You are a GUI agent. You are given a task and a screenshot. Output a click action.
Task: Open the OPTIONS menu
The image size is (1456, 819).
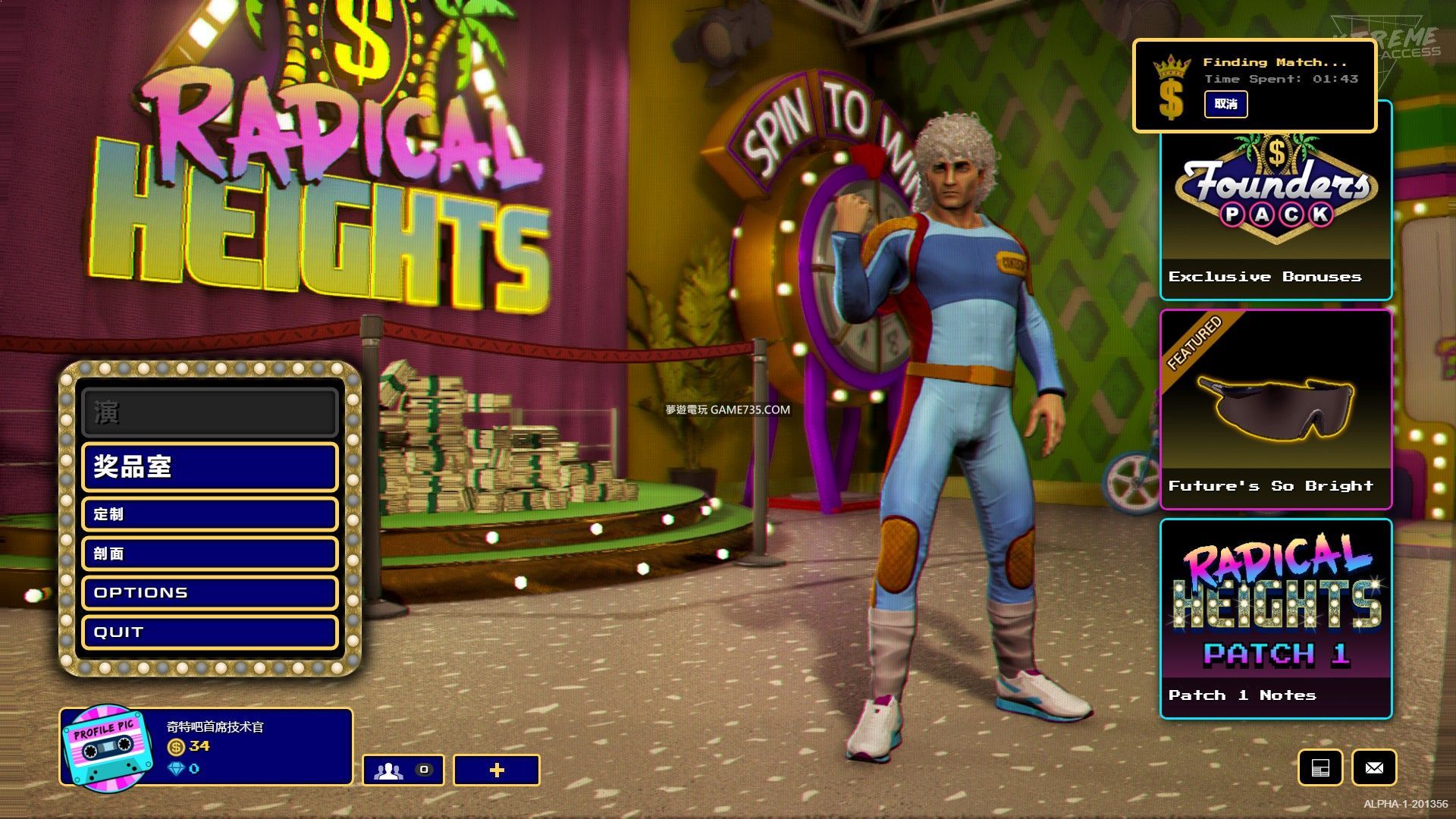[x=209, y=593]
